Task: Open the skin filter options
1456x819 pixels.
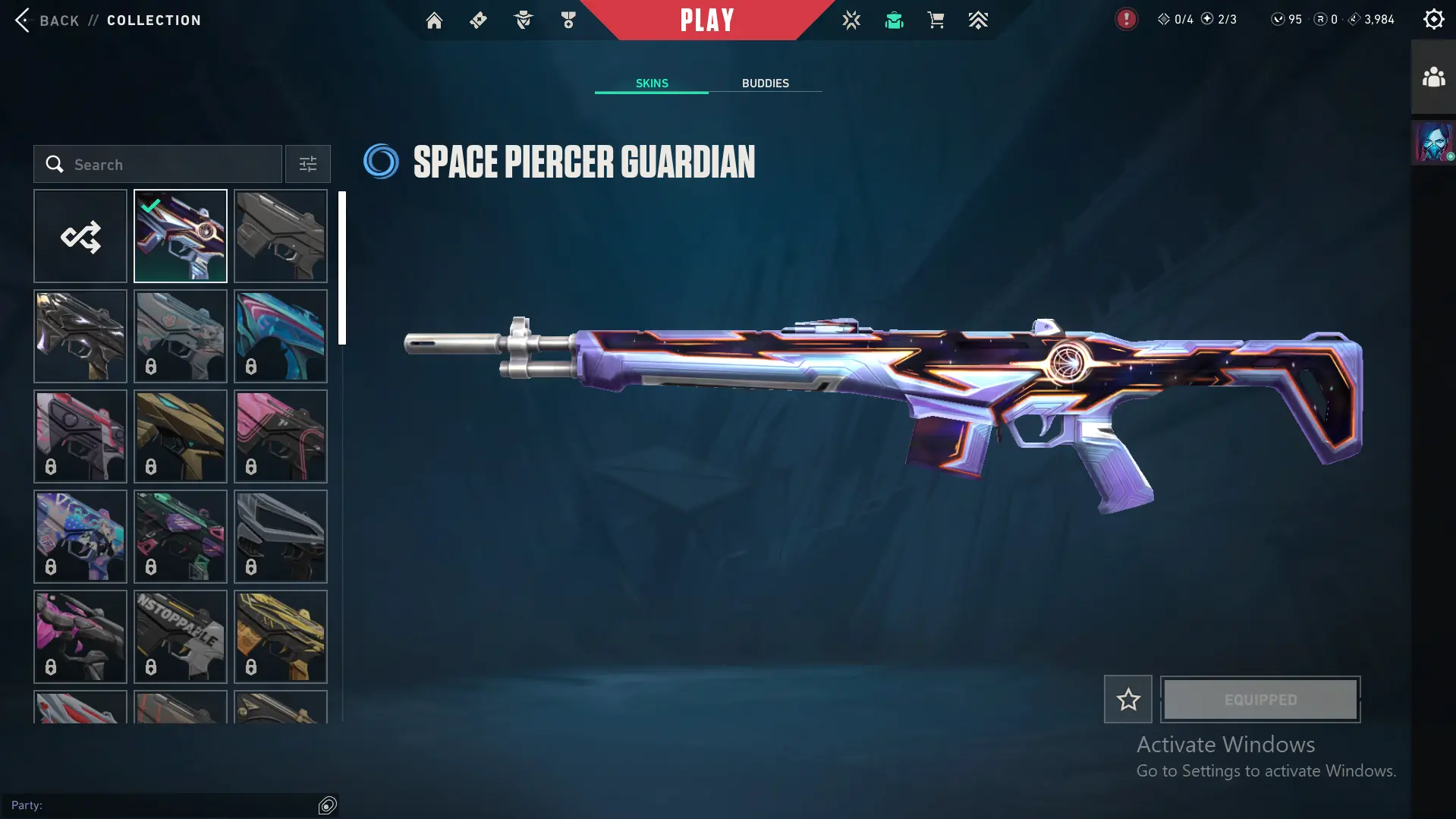Action: (x=308, y=165)
